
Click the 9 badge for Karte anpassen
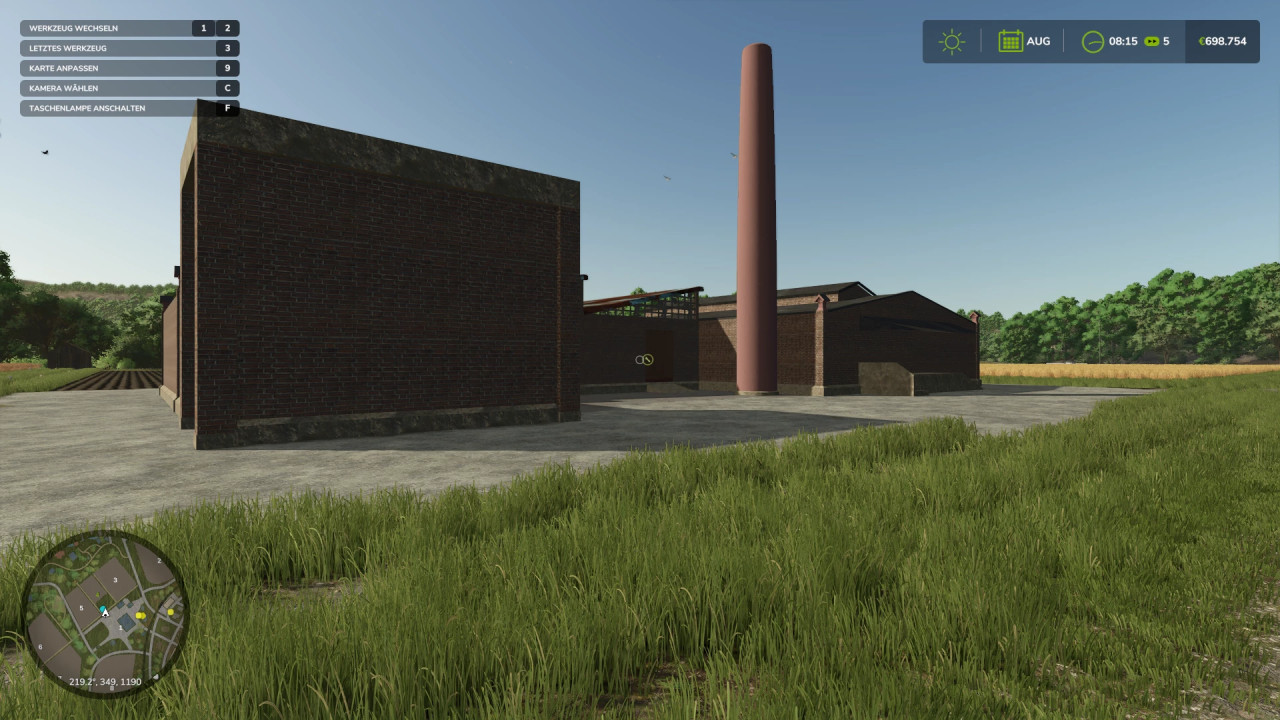point(227,68)
